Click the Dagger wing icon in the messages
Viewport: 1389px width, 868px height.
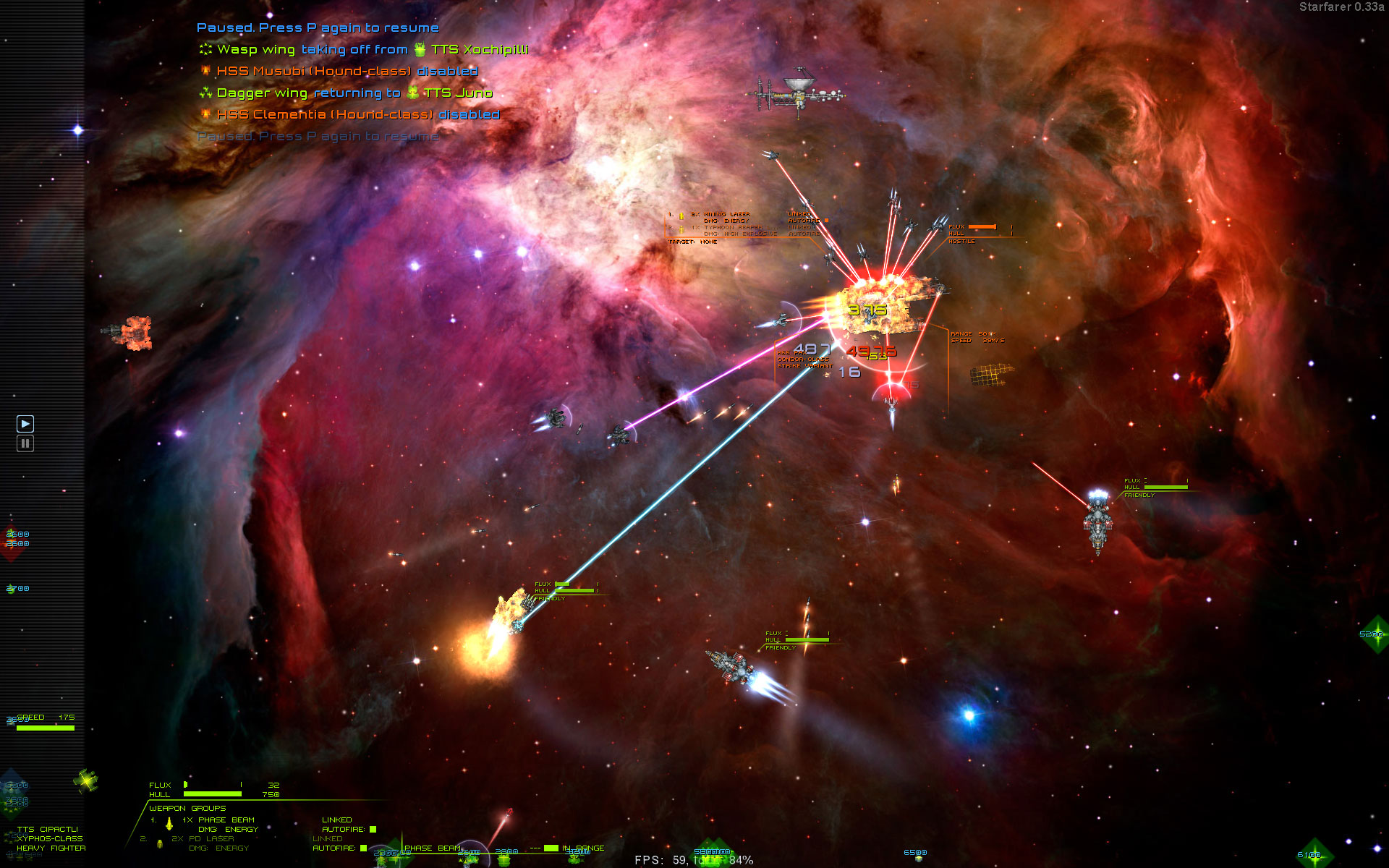tap(205, 93)
